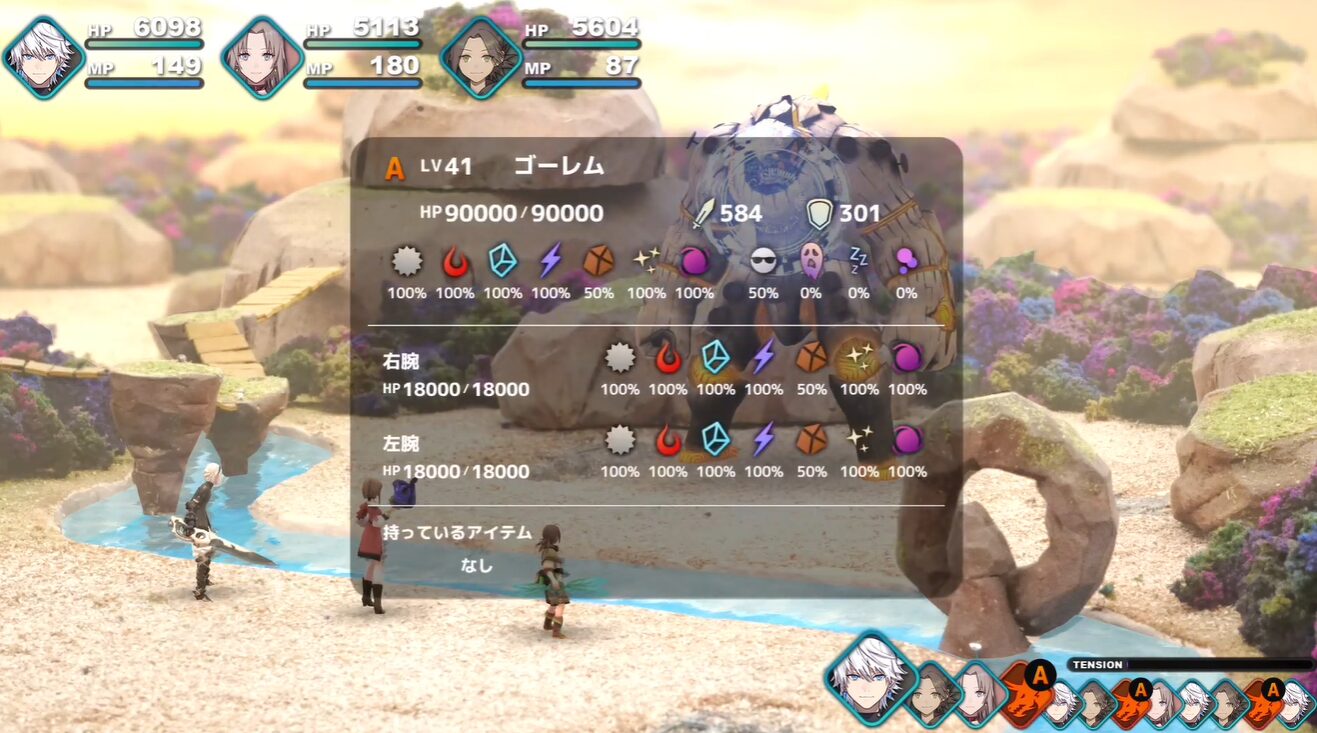1317x733 pixels.
Task: Select the white-haired hero portrait beside HP 6098
Action: click(x=43, y=57)
